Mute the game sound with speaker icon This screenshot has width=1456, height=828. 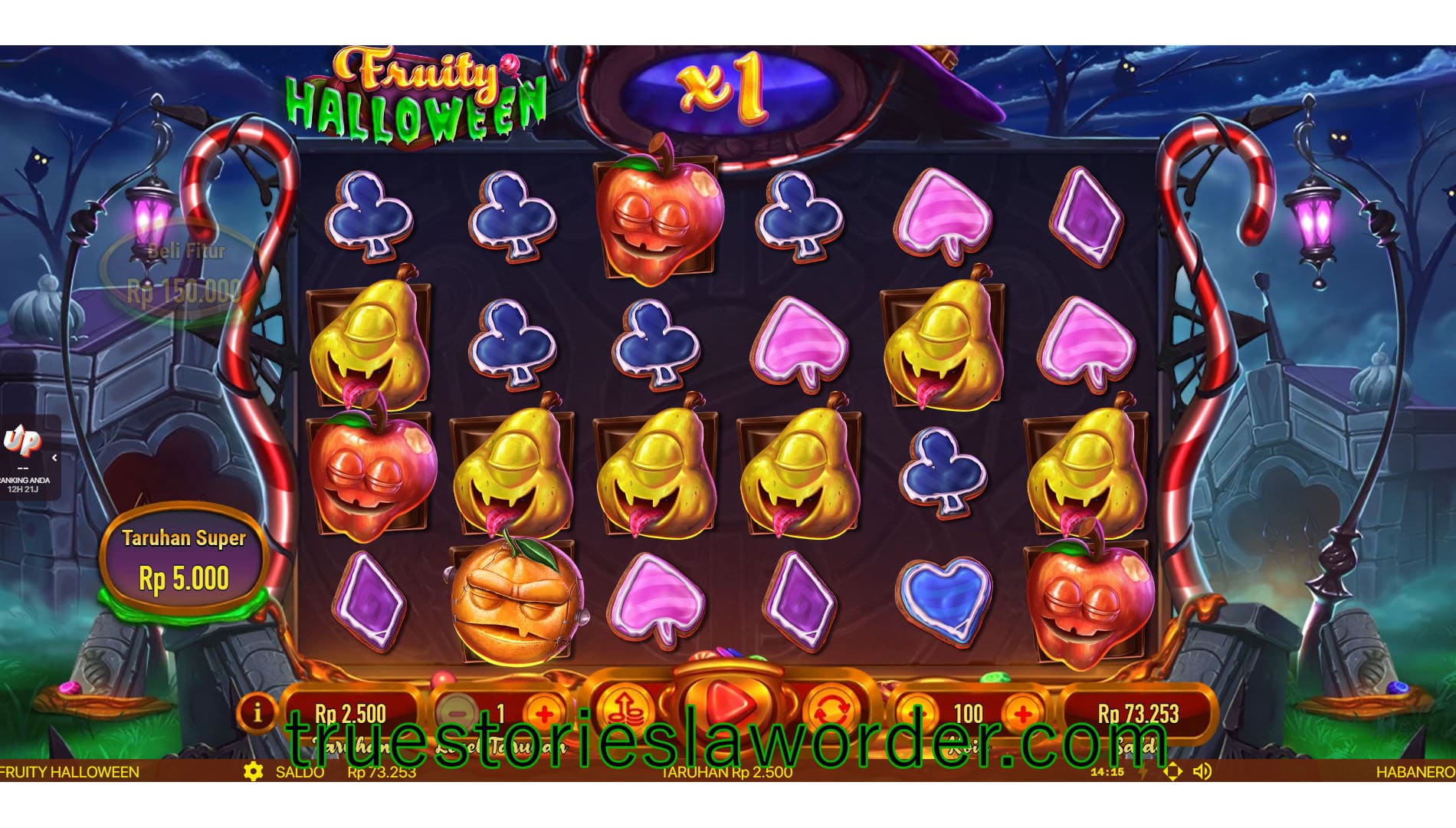point(1203,773)
